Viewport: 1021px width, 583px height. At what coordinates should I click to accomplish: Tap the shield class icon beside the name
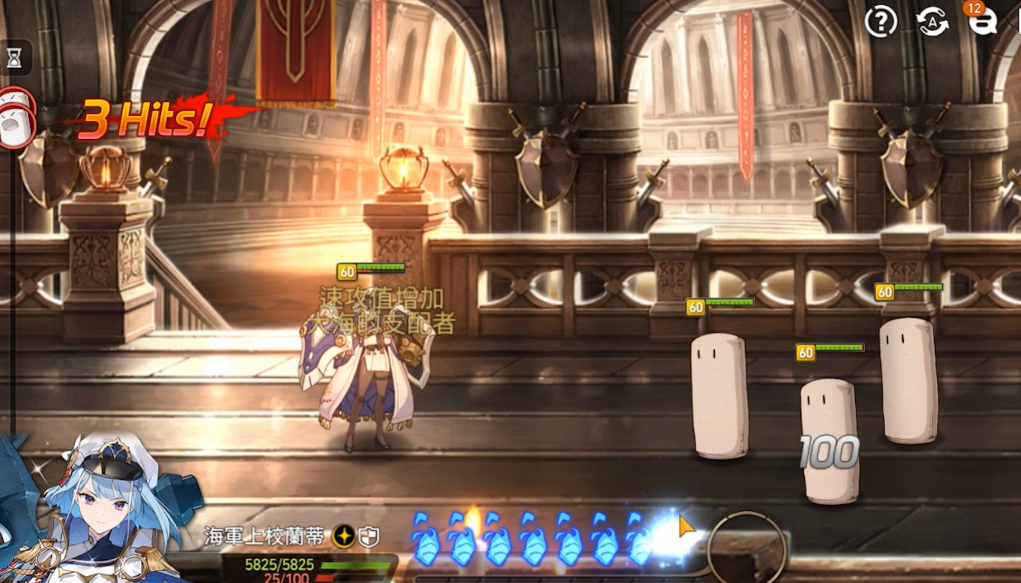point(369,536)
